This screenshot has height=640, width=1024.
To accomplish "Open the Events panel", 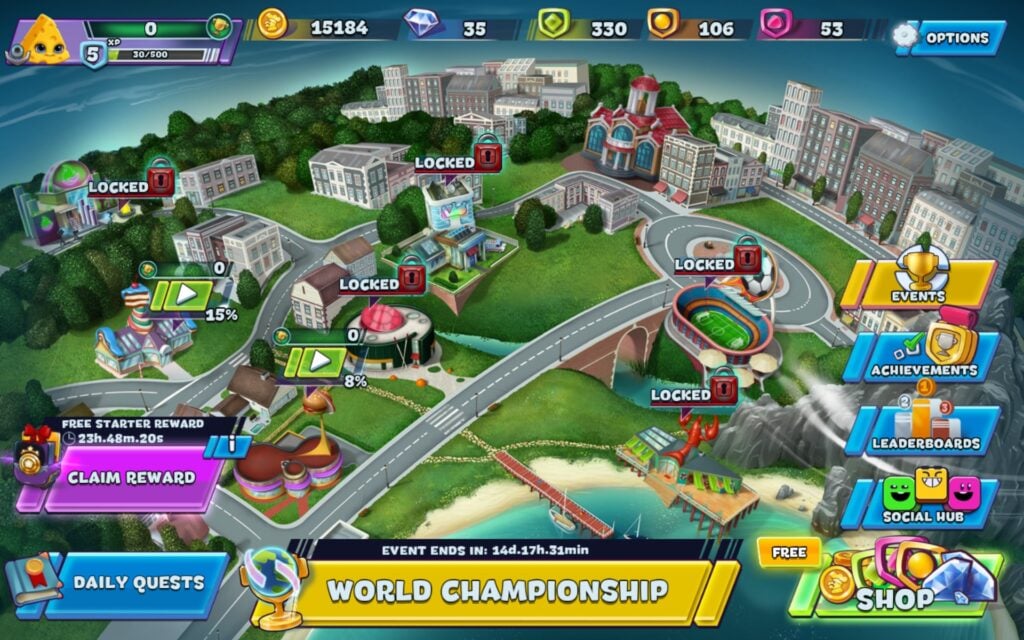I will pyautogui.click(x=918, y=284).
